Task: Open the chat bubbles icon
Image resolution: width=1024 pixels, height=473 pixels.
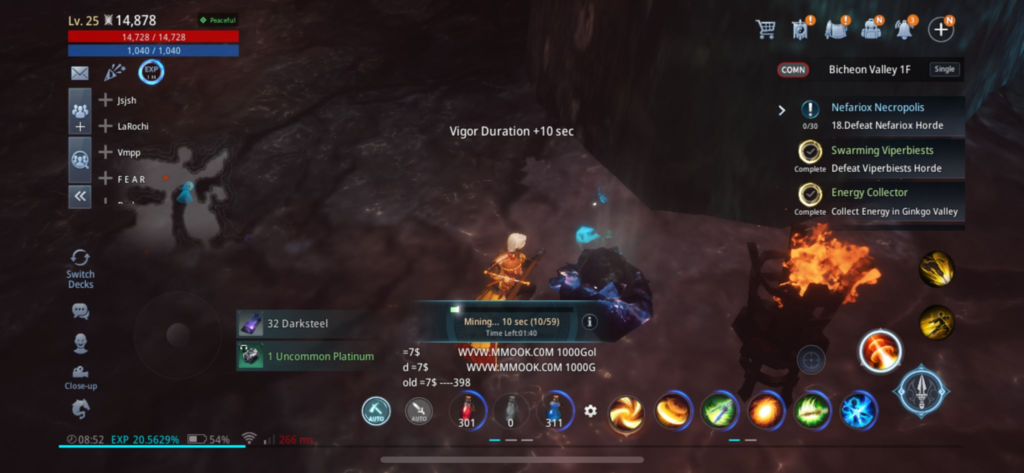Action: [x=80, y=312]
